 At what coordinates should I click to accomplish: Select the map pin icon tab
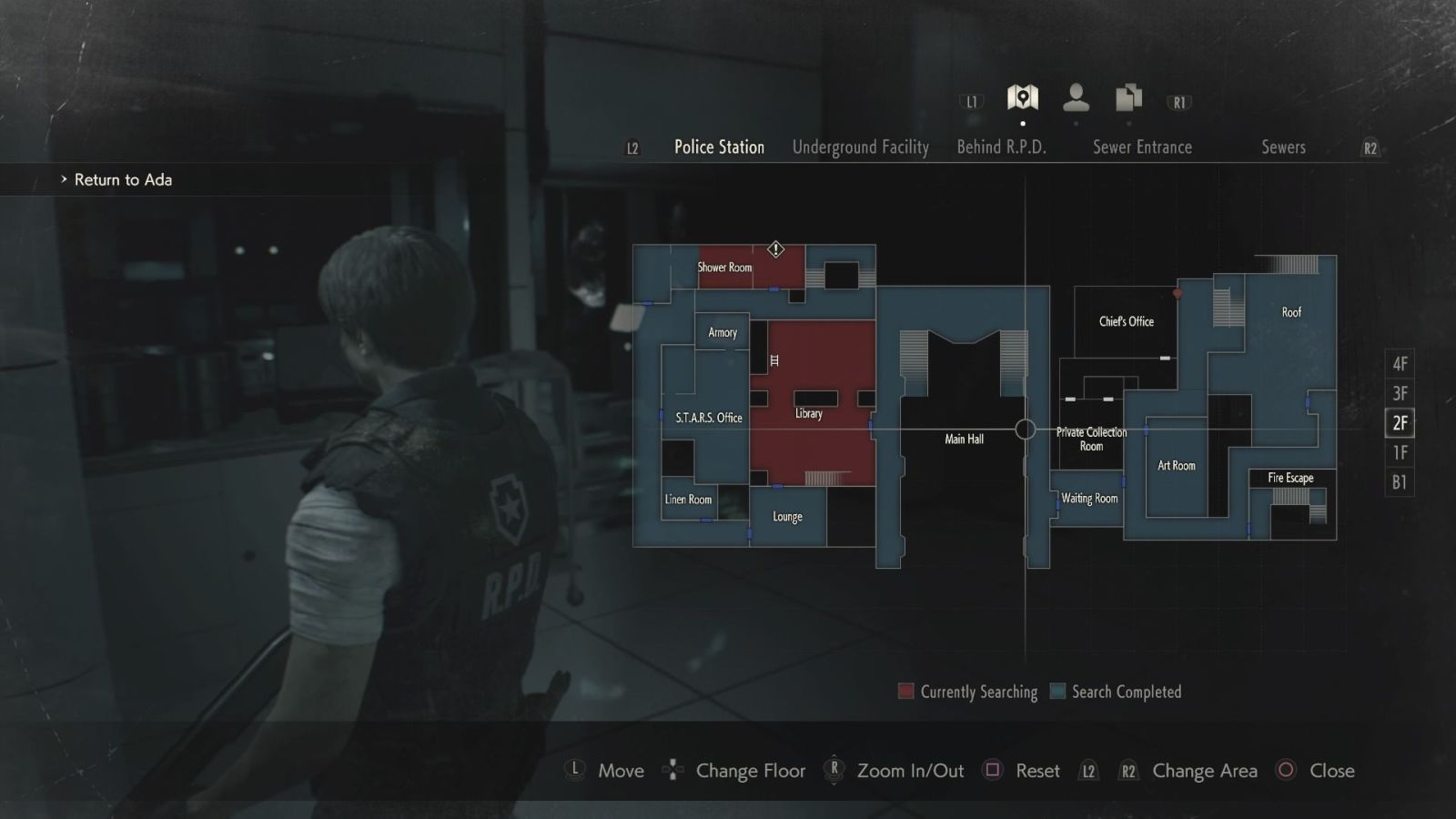[1023, 97]
